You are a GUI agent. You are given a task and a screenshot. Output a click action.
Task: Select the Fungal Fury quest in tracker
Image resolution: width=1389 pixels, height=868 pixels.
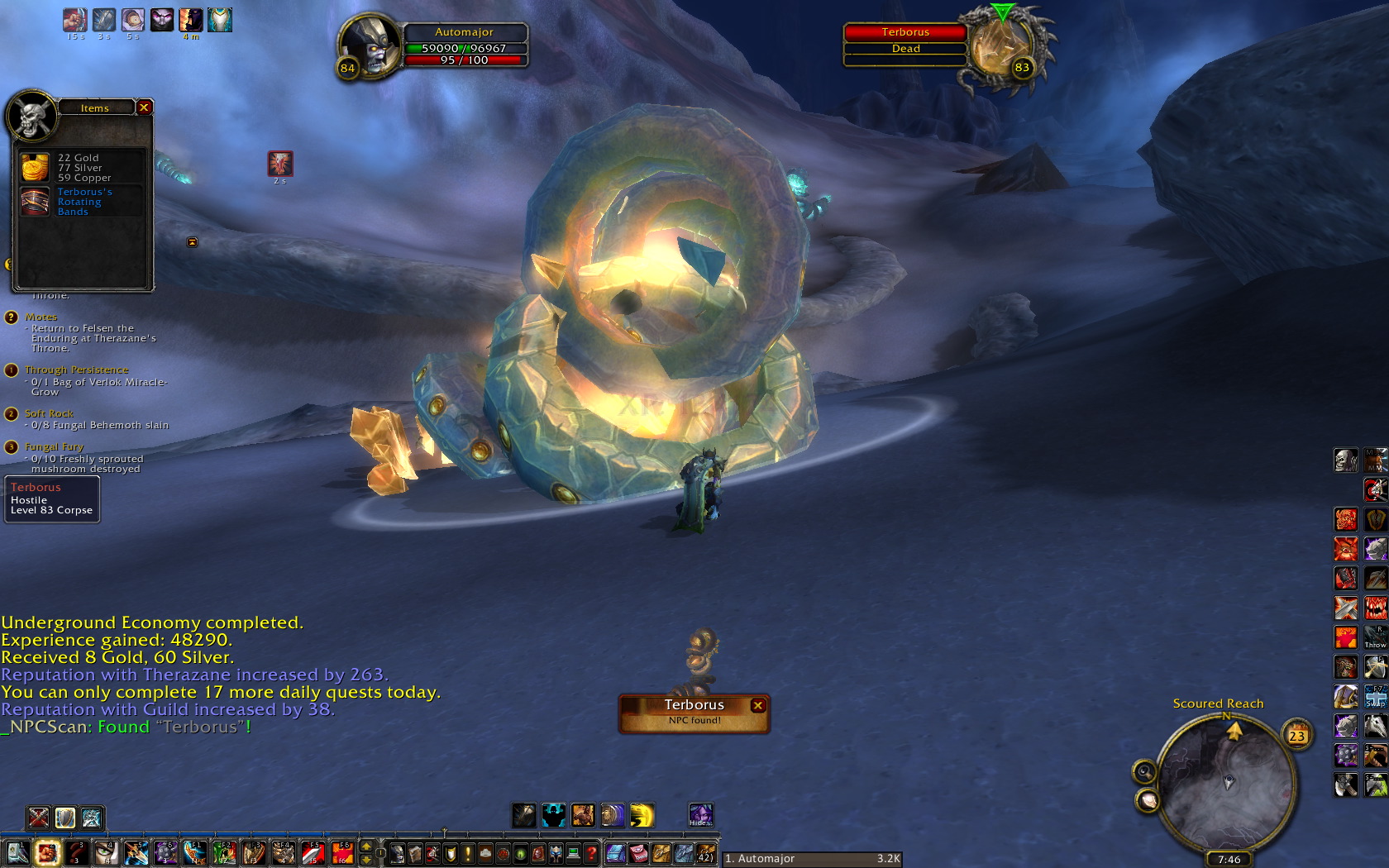point(54,446)
